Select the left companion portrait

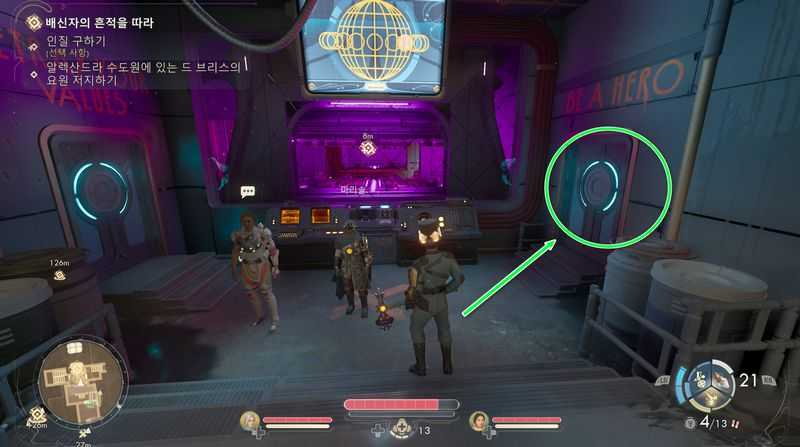249,422
